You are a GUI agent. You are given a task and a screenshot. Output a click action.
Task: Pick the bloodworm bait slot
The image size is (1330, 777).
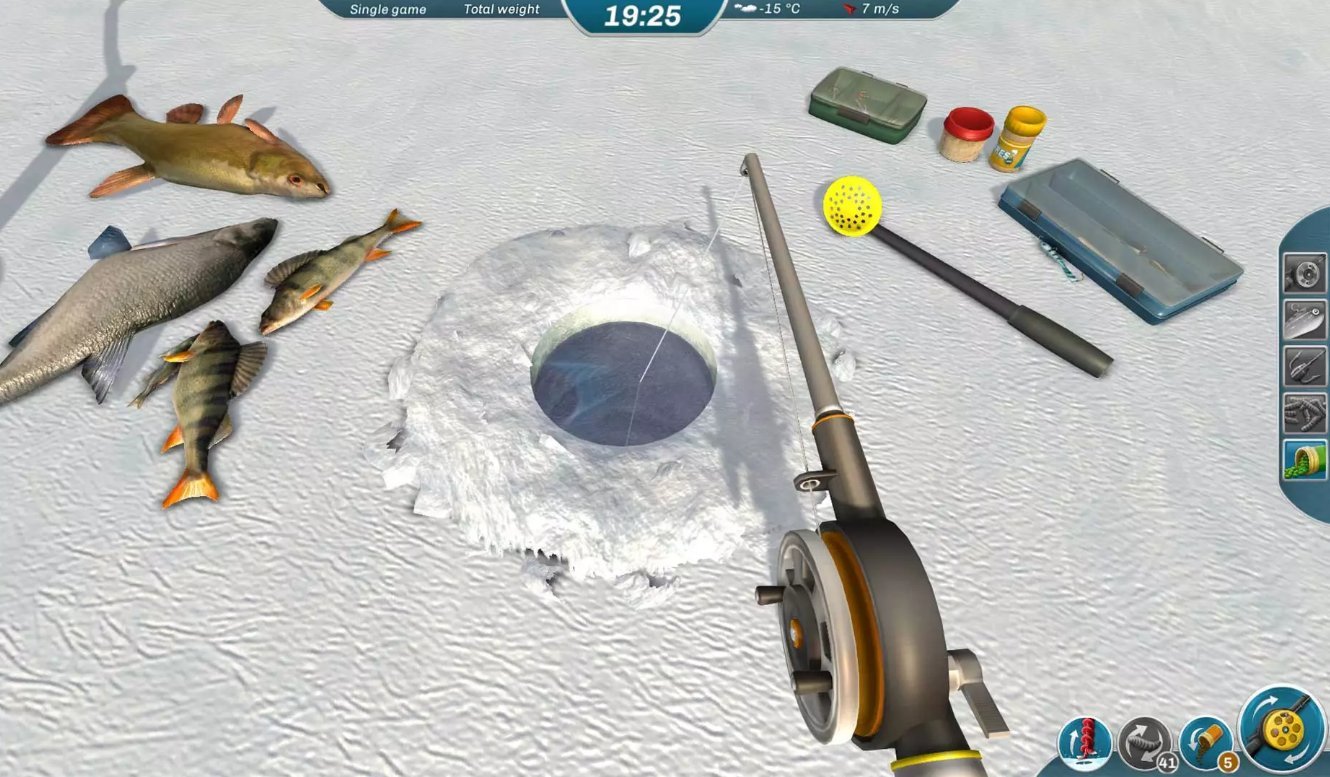point(1304,413)
